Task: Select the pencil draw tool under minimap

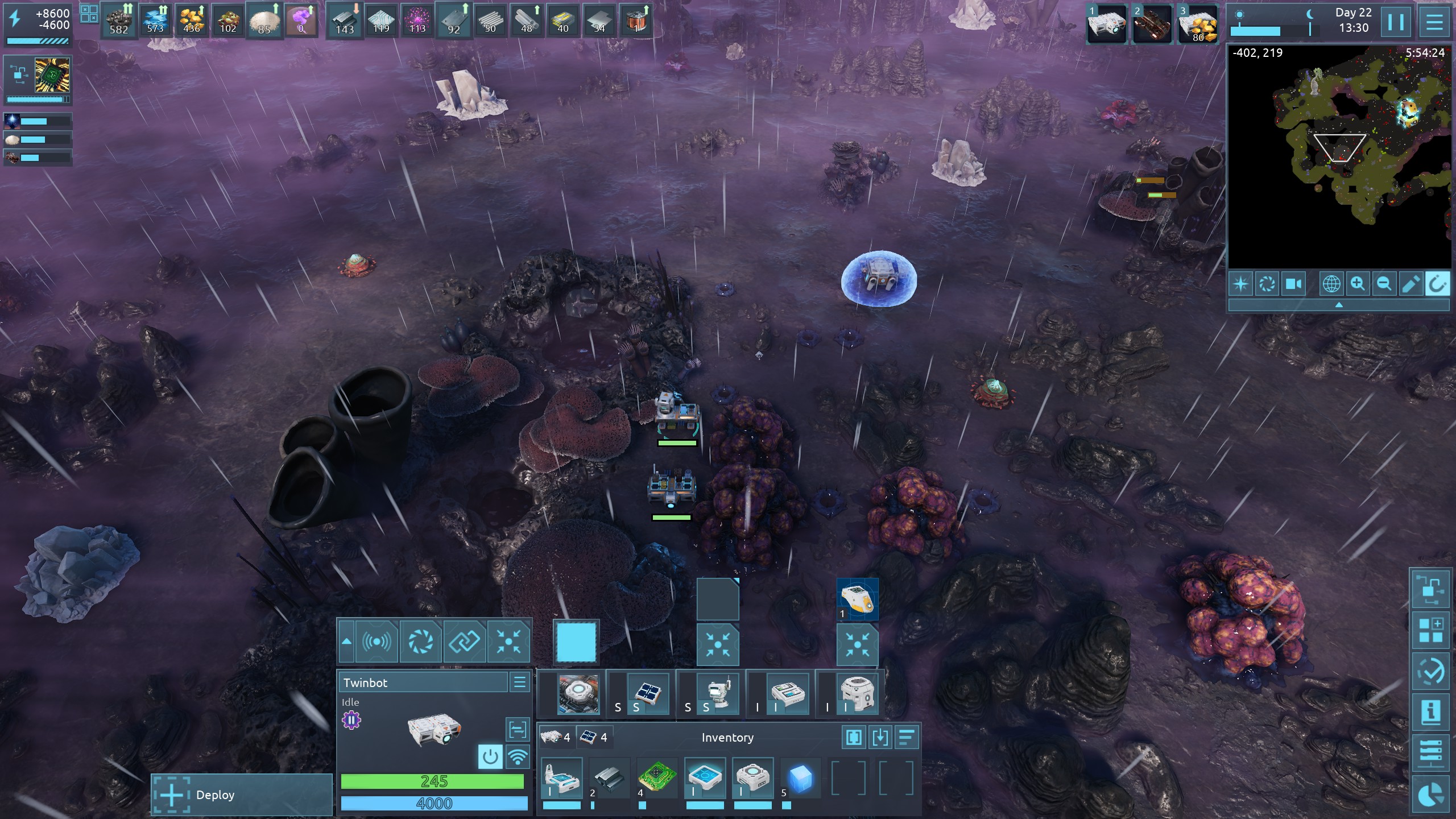Action: tap(1410, 284)
